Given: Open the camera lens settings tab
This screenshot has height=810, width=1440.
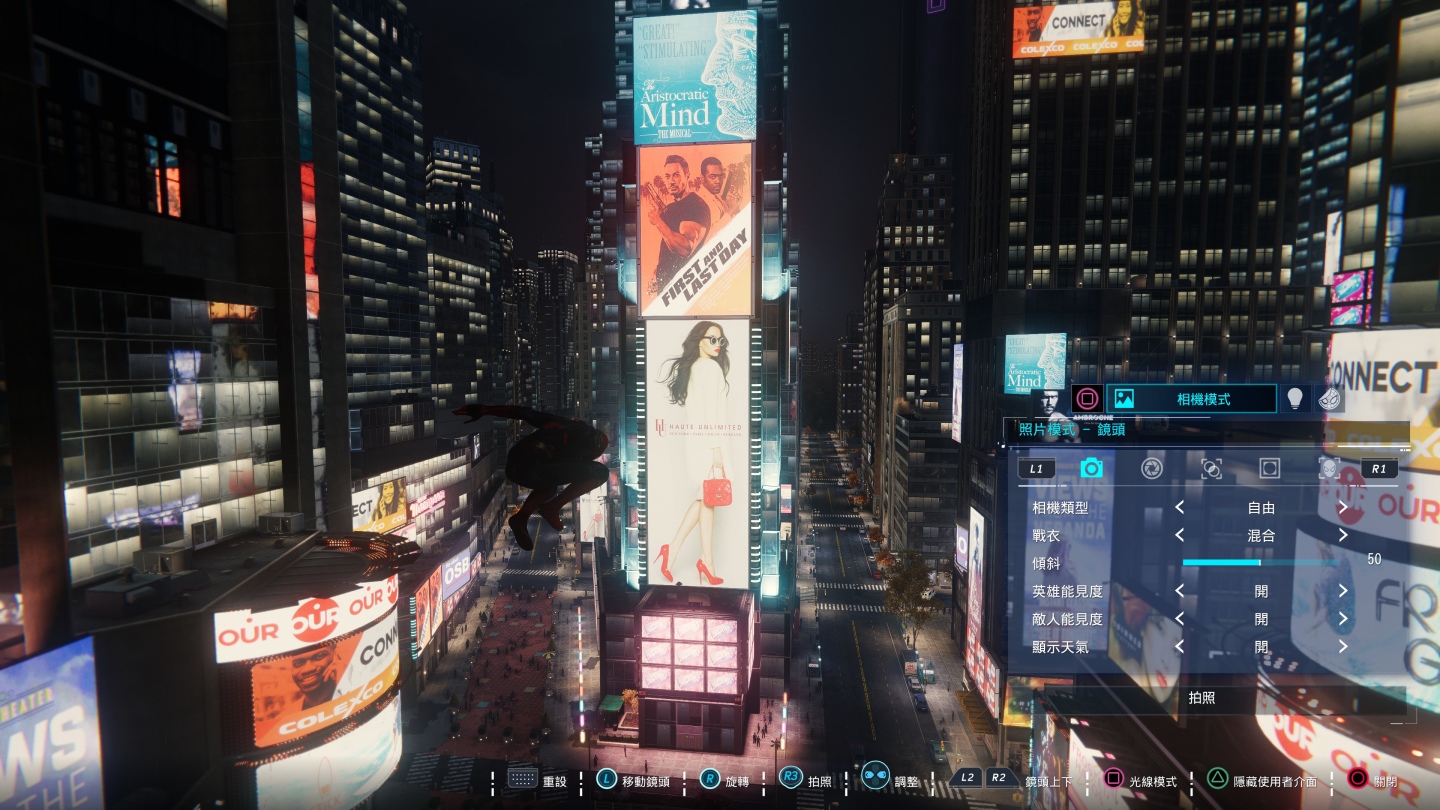Looking at the screenshot, I should [1091, 468].
